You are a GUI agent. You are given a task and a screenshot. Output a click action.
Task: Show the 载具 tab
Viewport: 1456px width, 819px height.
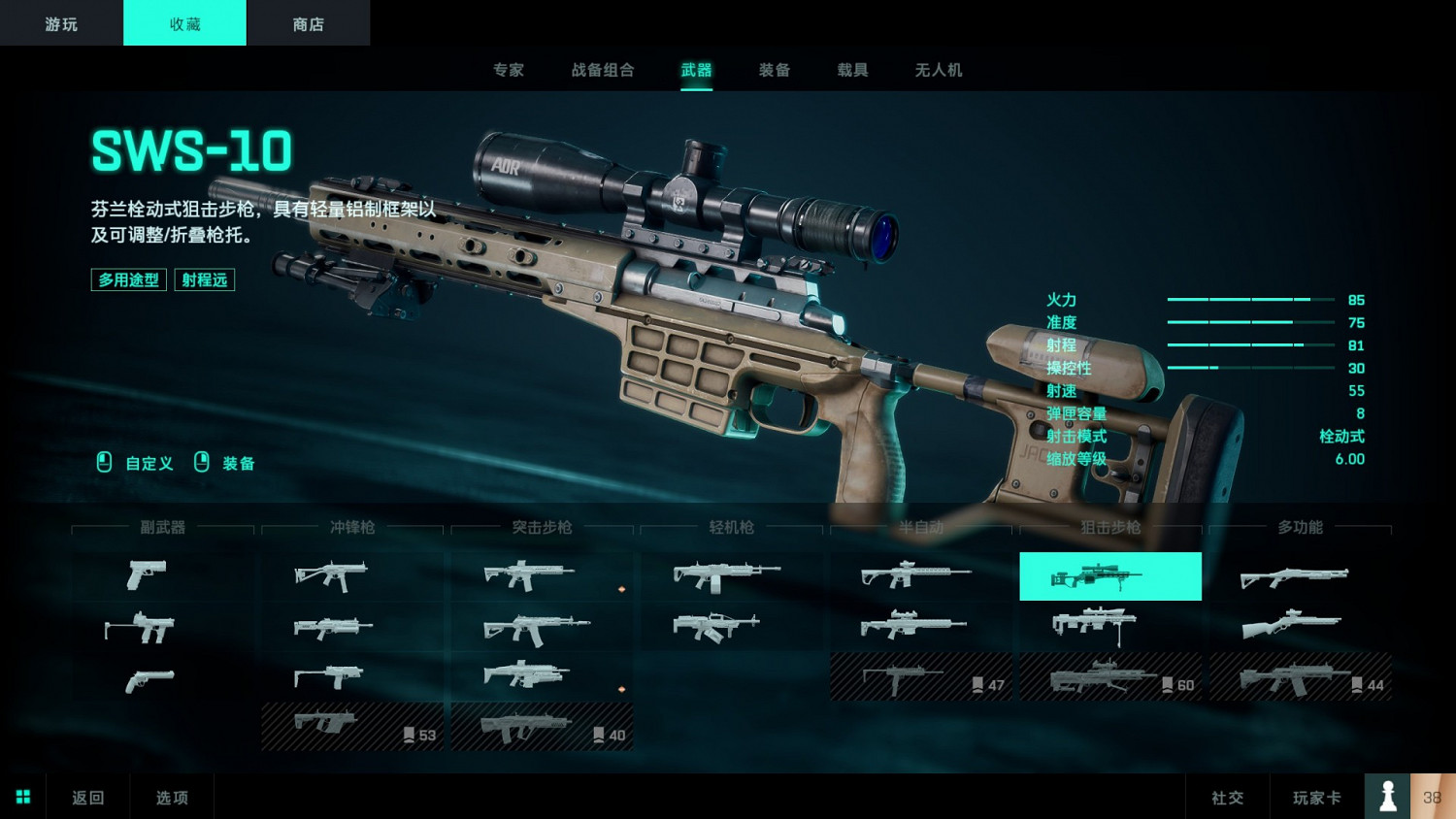pyautogui.click(x=852, y=70)
